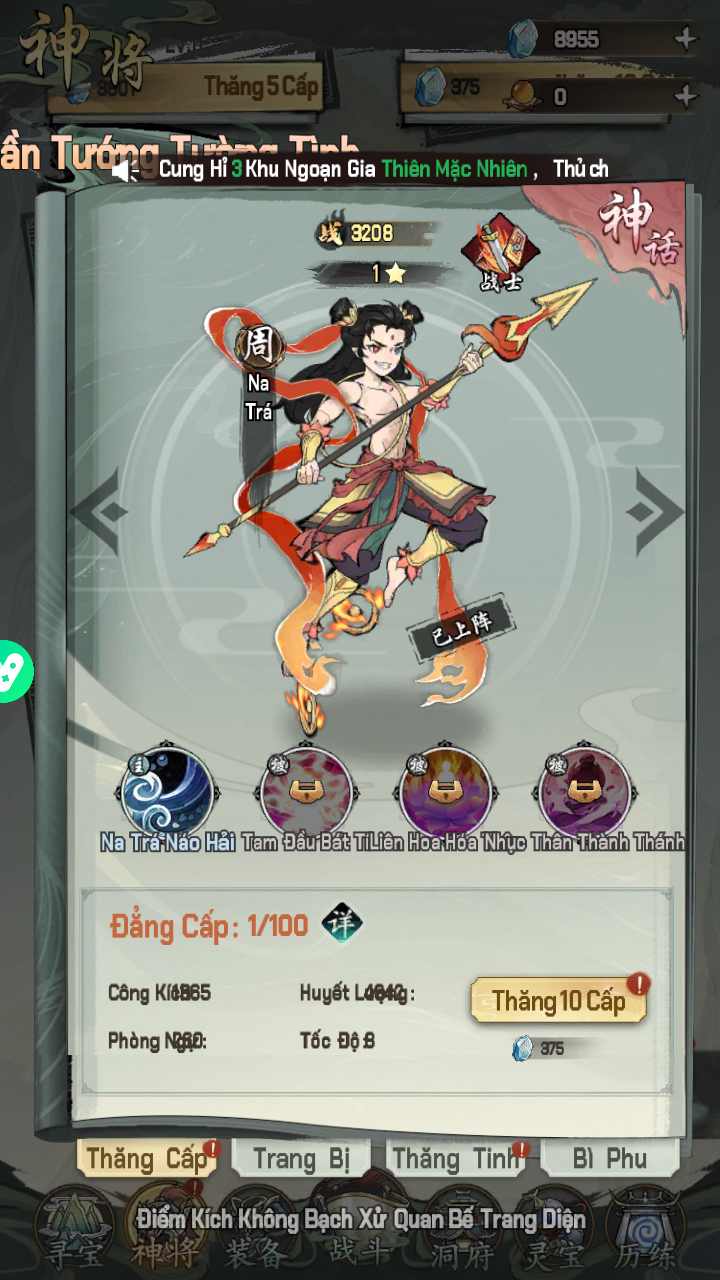
Task: Select the Bí Phu tab
Action: point(610,1159)
